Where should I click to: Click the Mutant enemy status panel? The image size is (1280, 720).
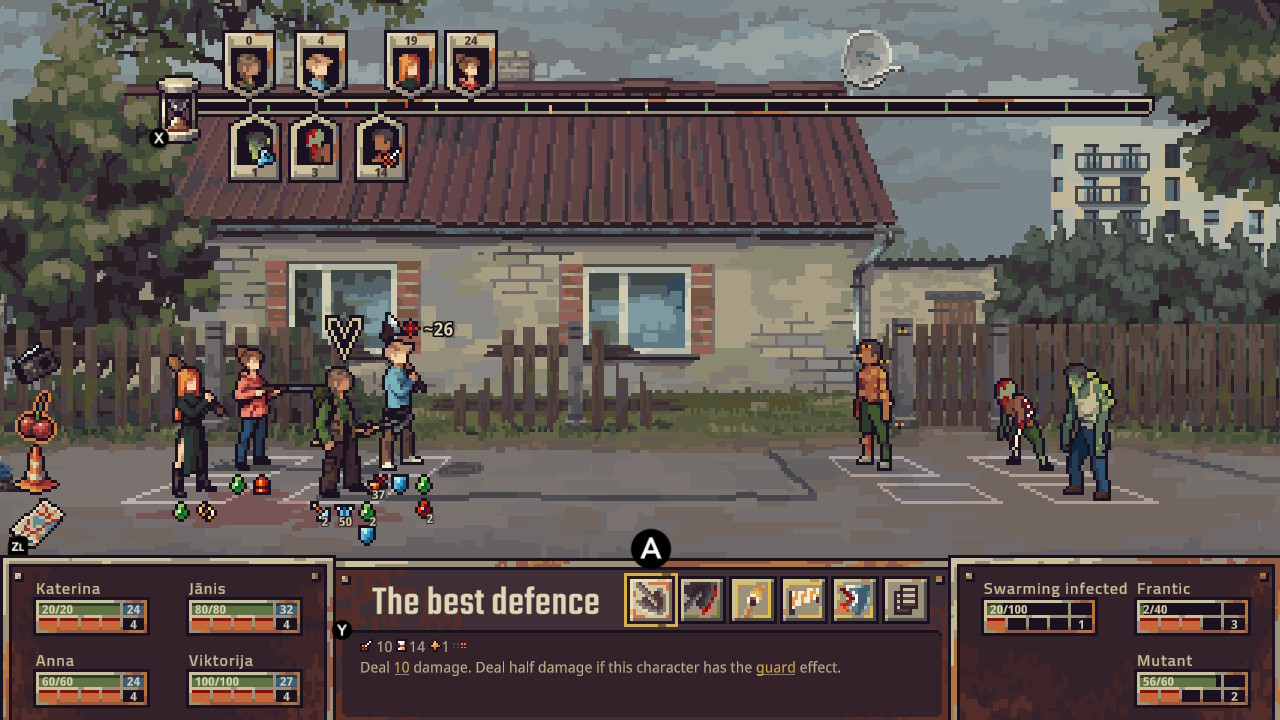click(x=1190, y=685)
